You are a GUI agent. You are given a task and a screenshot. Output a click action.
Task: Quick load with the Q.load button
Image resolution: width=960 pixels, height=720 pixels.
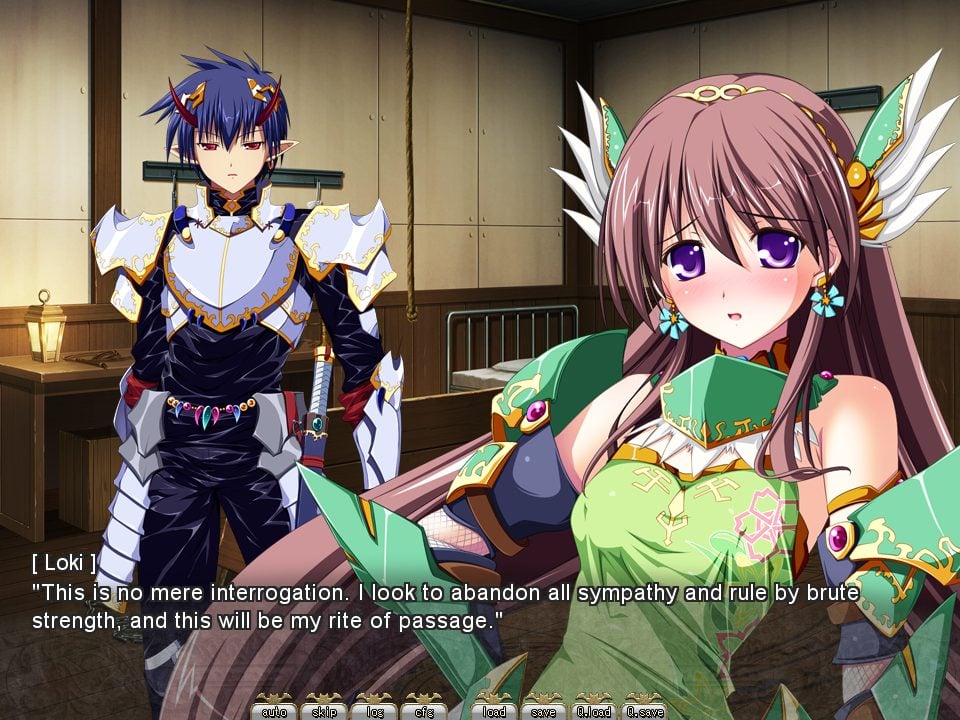click(594, 710)
